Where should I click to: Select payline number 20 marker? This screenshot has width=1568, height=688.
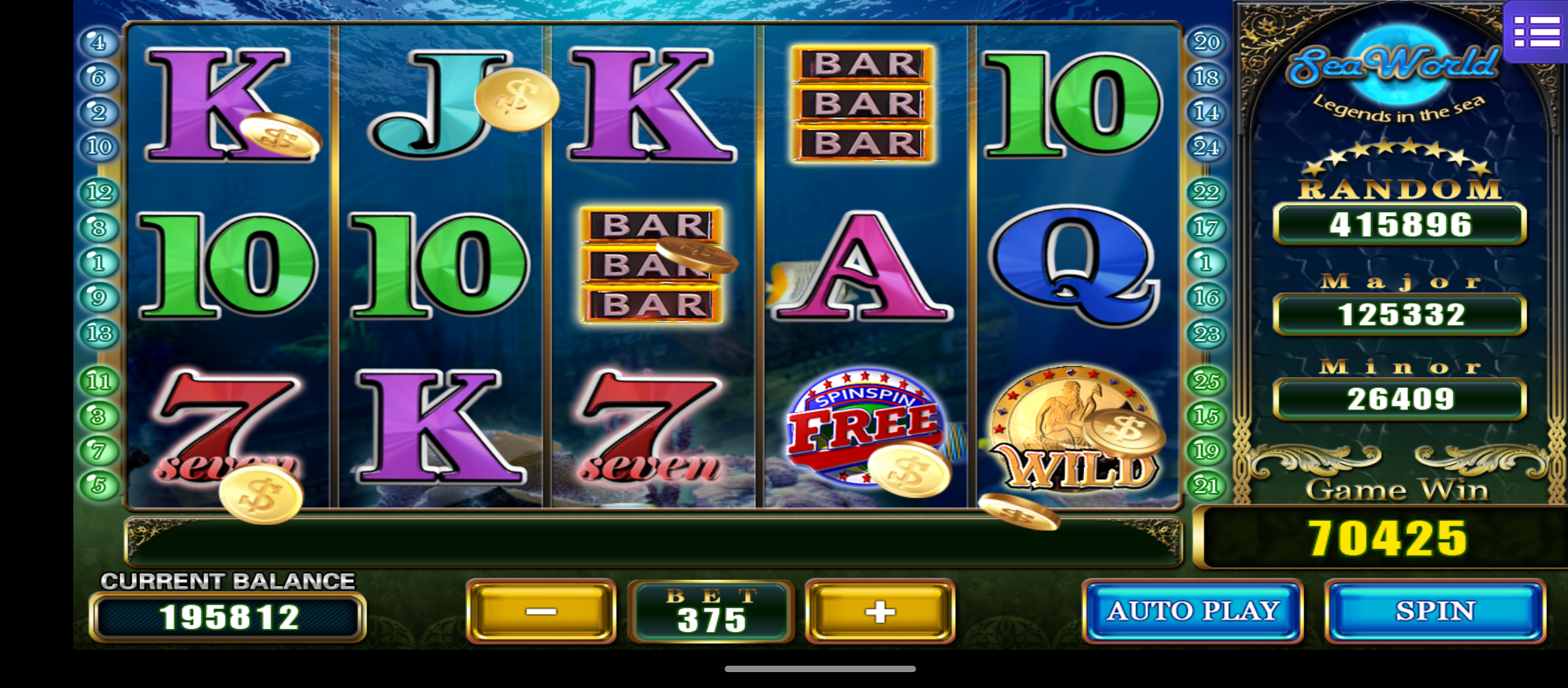point(1206,43)
